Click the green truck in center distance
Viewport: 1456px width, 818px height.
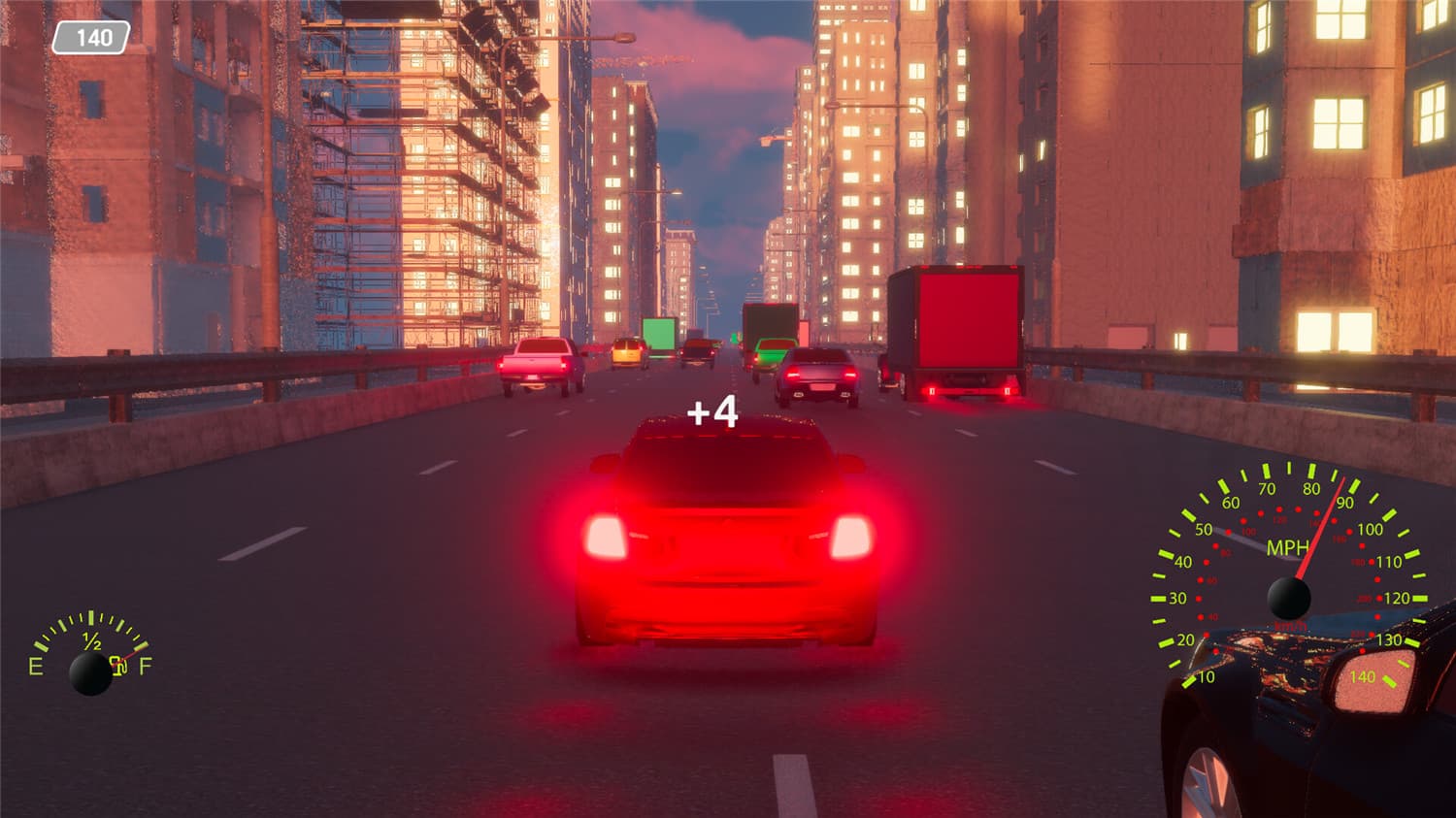[660, 335]
